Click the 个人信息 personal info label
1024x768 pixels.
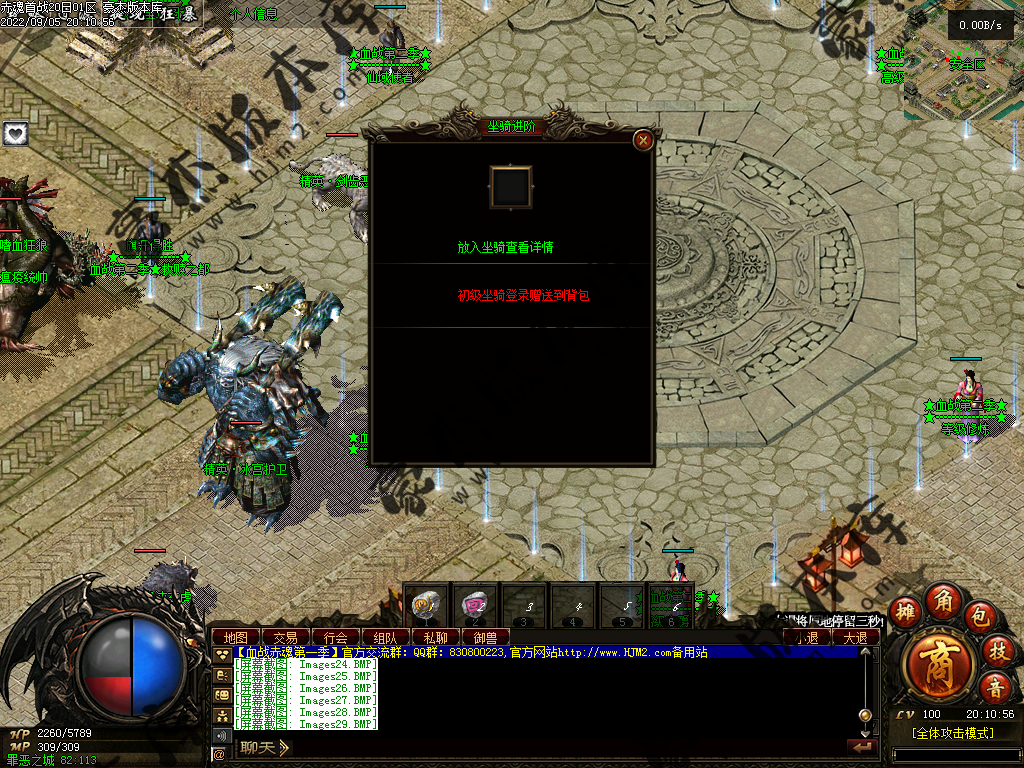click(x=253, y=14)
